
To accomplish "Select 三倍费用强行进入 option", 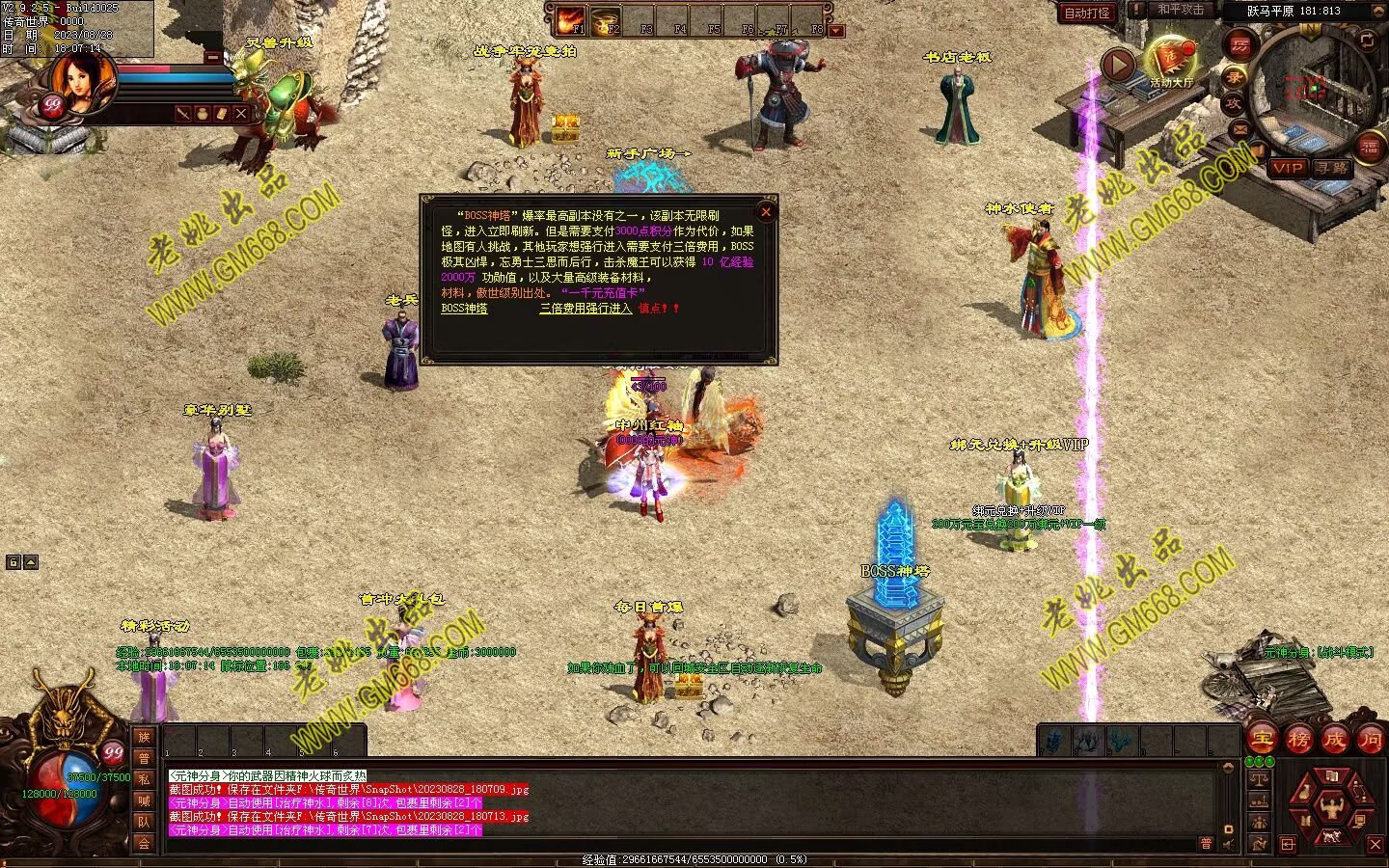I will click(x=586, y=309).
